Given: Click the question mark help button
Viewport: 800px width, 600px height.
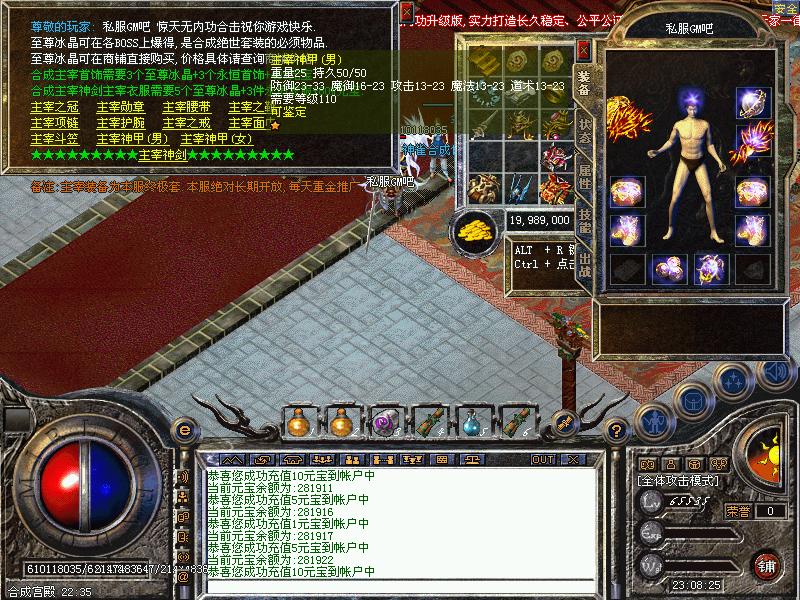Looking at the screenshot, I should 619,430.
